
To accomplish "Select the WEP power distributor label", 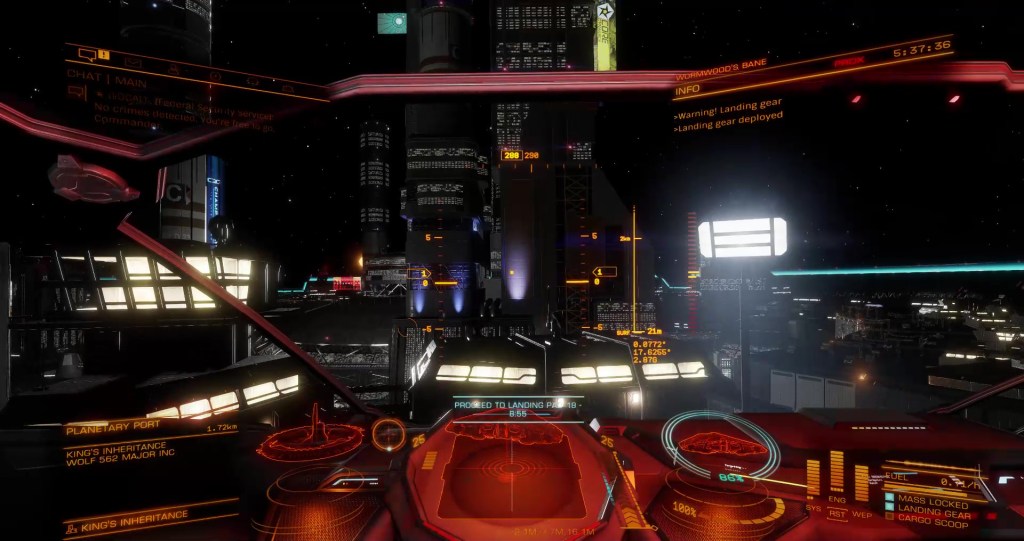I will (861, 513).
